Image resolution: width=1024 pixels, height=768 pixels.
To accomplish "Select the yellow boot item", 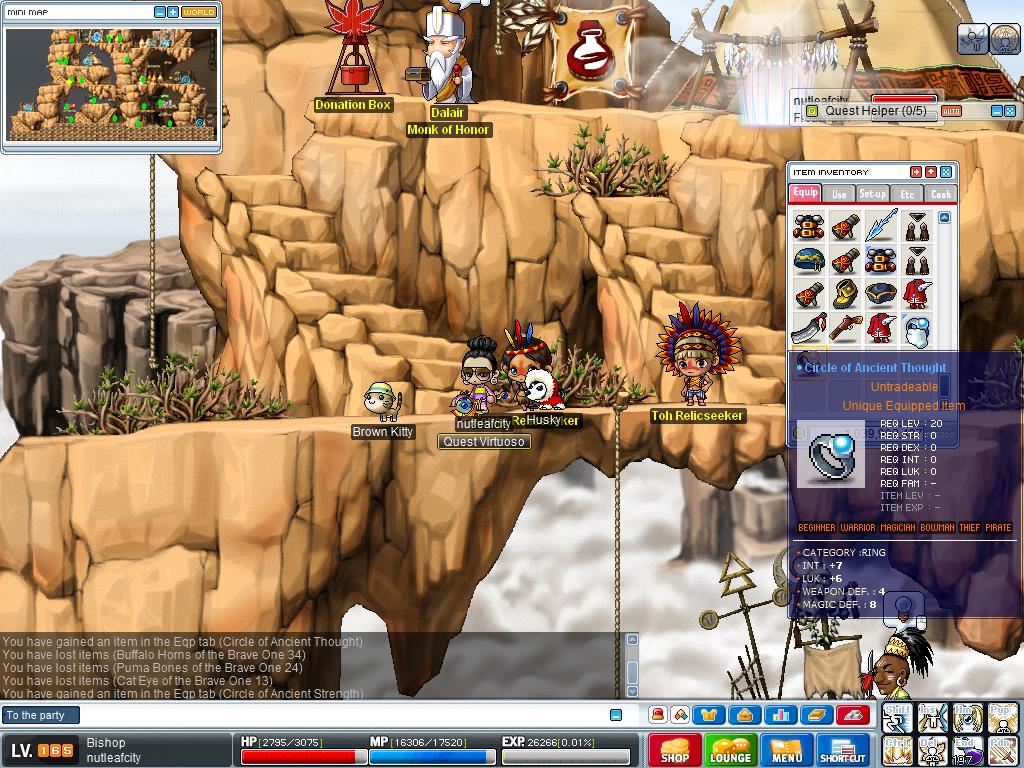I will pyautogui.click(x=845, y=295).
